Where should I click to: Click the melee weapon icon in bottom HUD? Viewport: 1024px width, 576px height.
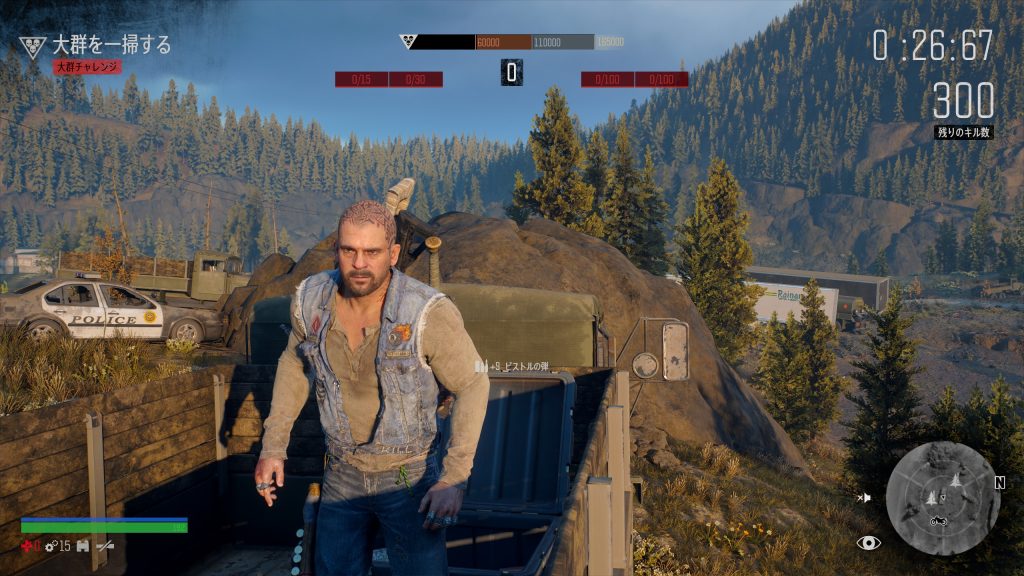click(x=104, y=545)
